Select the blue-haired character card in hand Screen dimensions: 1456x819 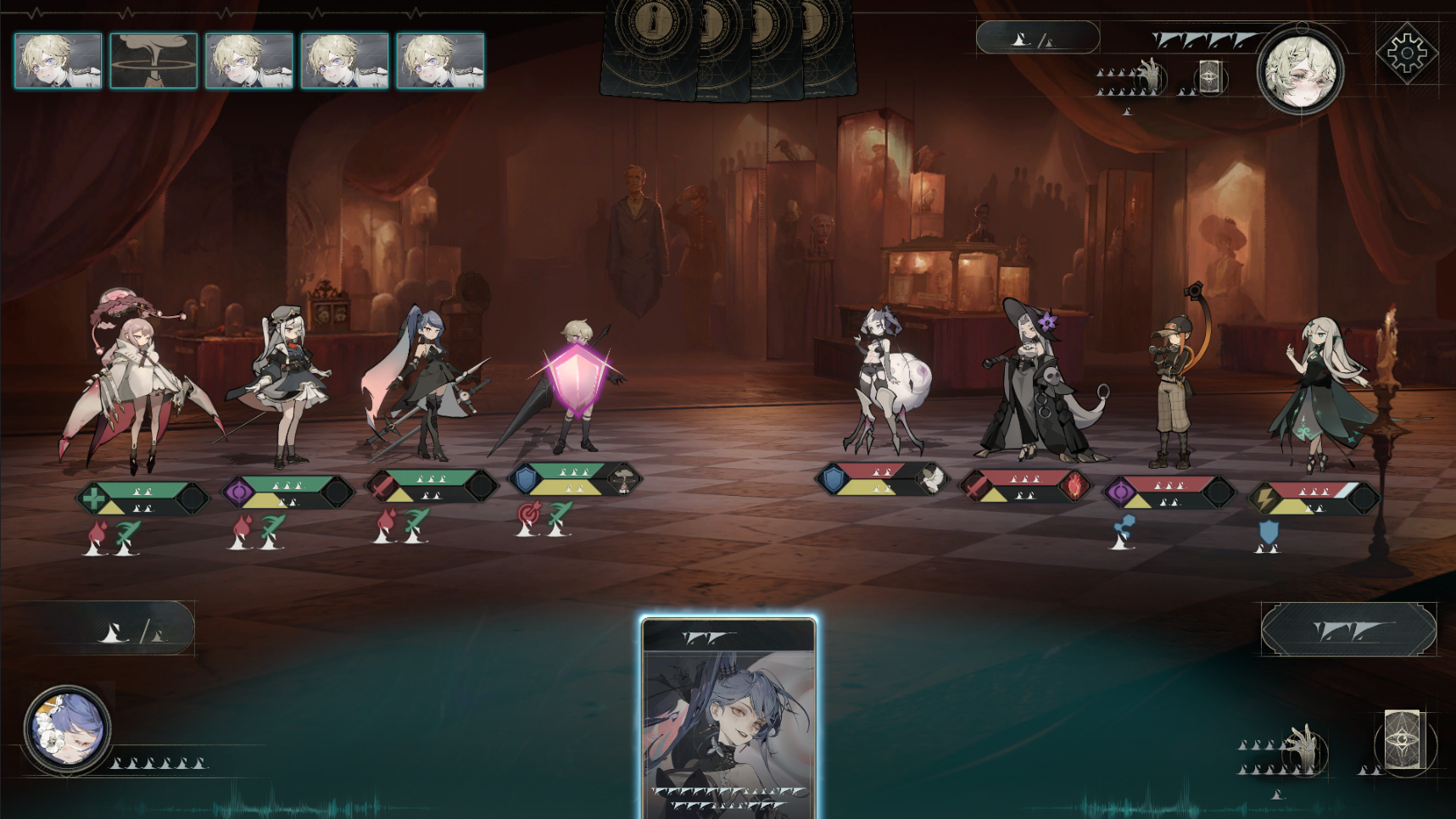[728, 717]
